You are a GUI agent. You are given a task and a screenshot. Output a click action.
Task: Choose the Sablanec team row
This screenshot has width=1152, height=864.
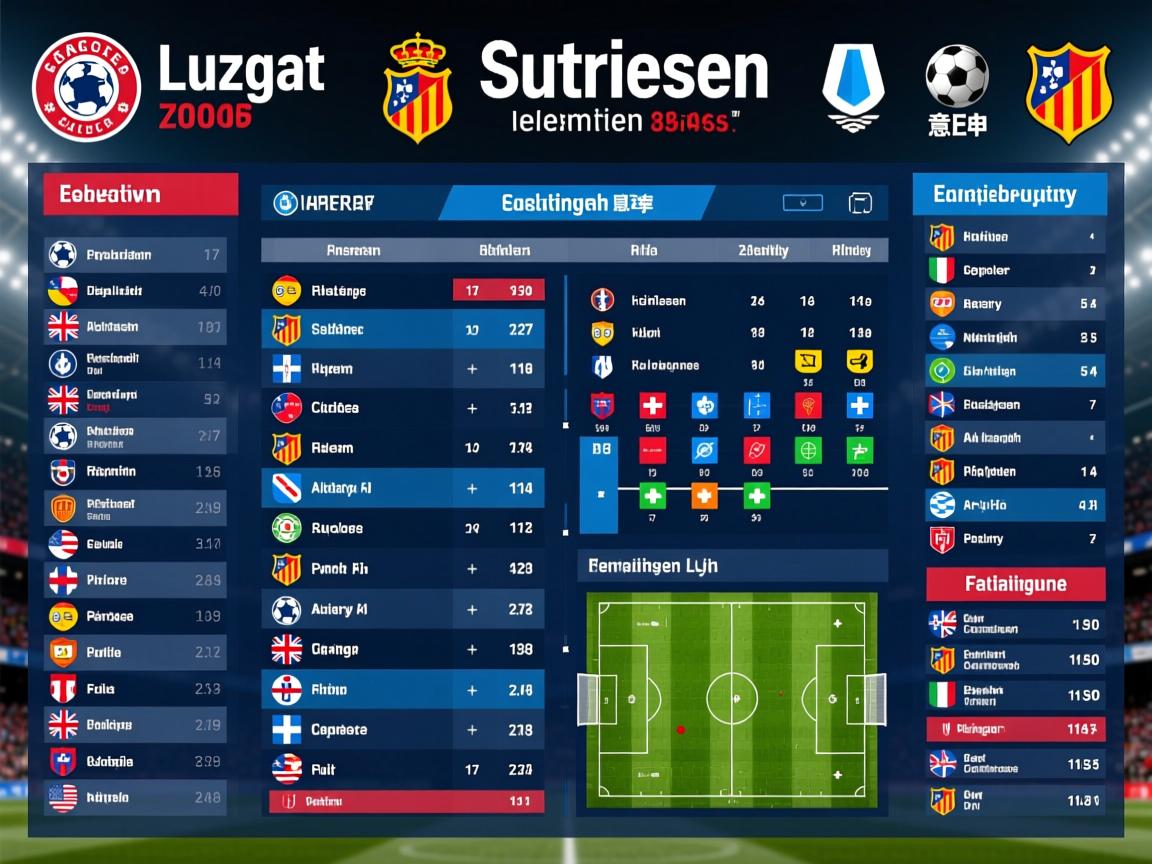(x=403, y=329)
